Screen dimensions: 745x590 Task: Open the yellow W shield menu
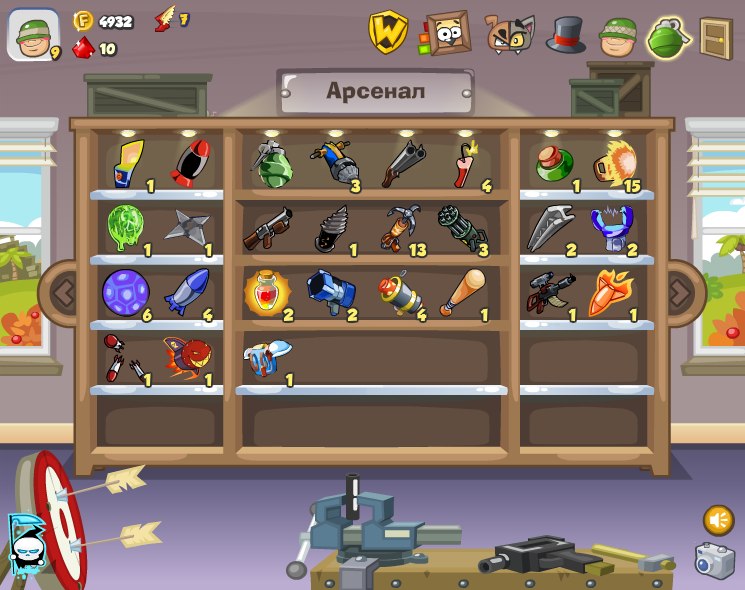click(x=388, y=32)
